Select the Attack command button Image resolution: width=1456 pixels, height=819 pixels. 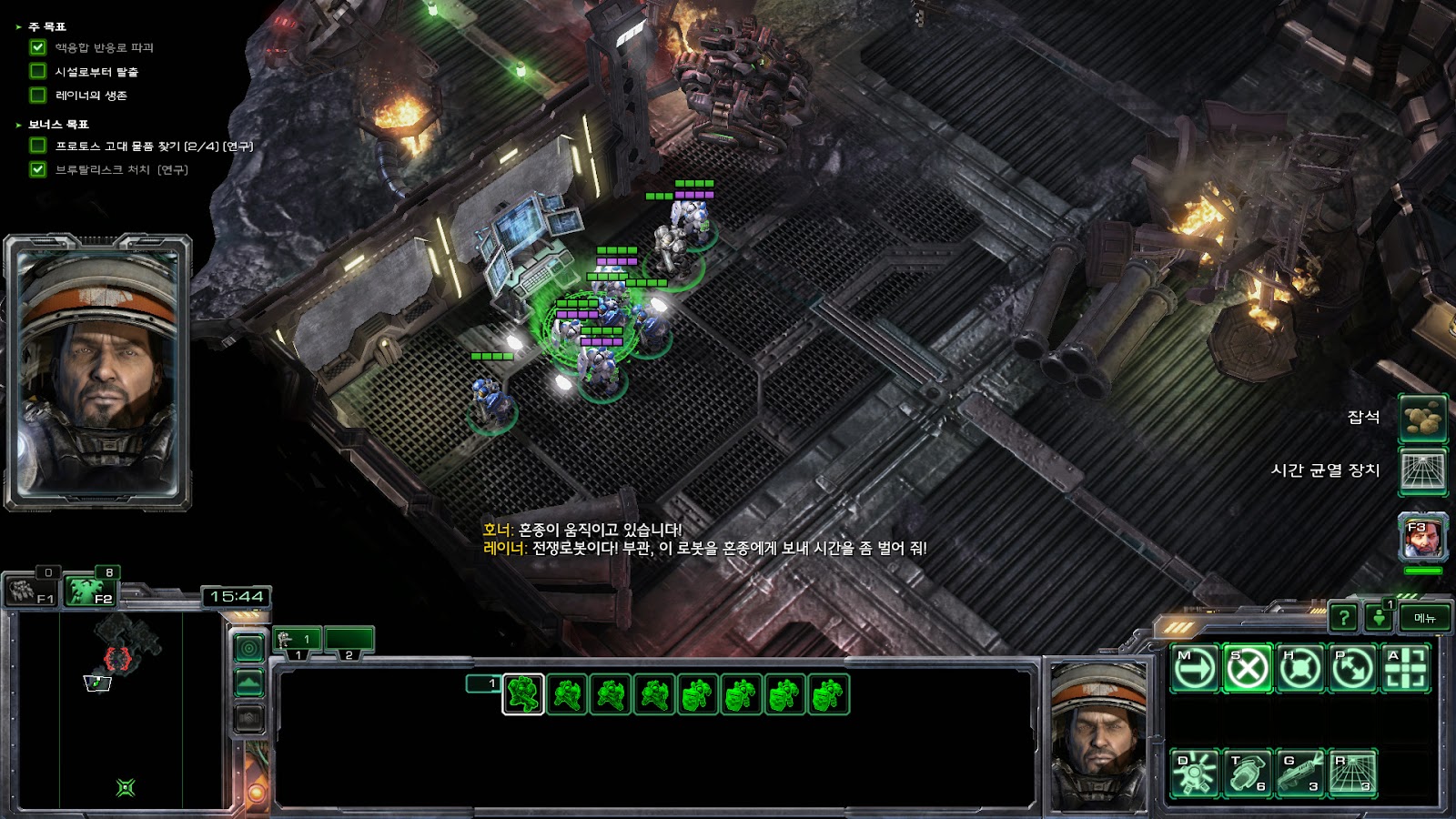(x=1405, y=670)
